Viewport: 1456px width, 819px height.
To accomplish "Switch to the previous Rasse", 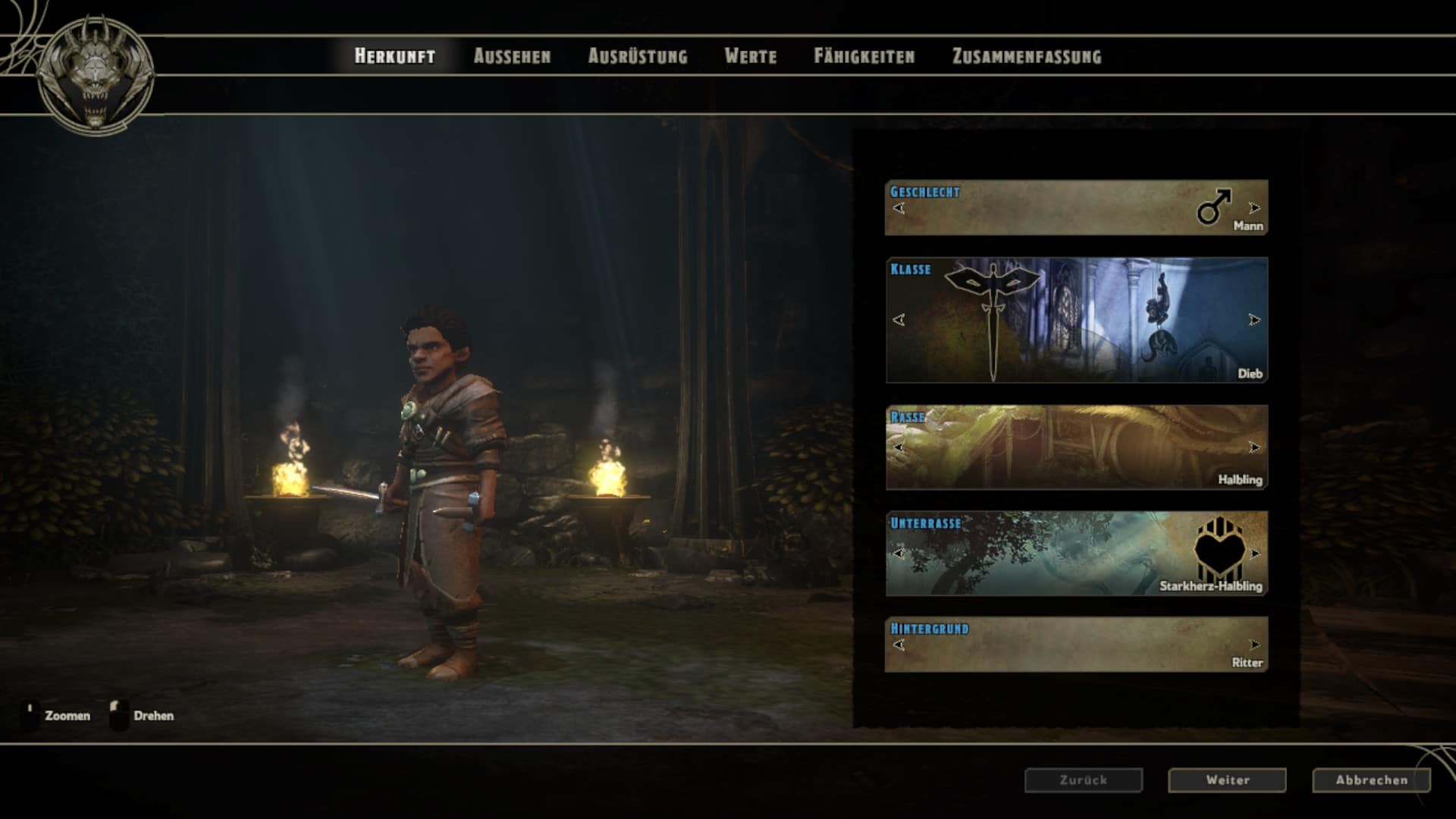I will click(x=899, y=447).
